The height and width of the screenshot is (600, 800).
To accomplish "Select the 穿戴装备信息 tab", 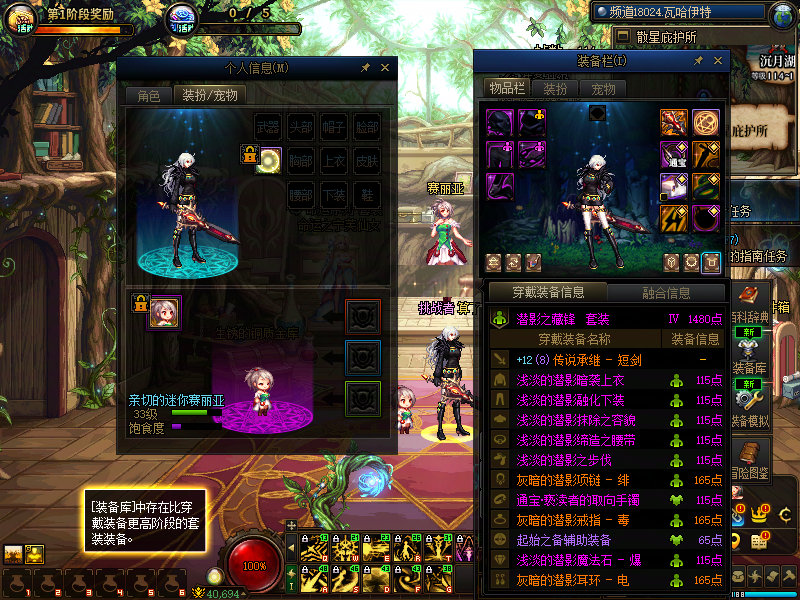I will pyautogui.click(x=548, y=293).
